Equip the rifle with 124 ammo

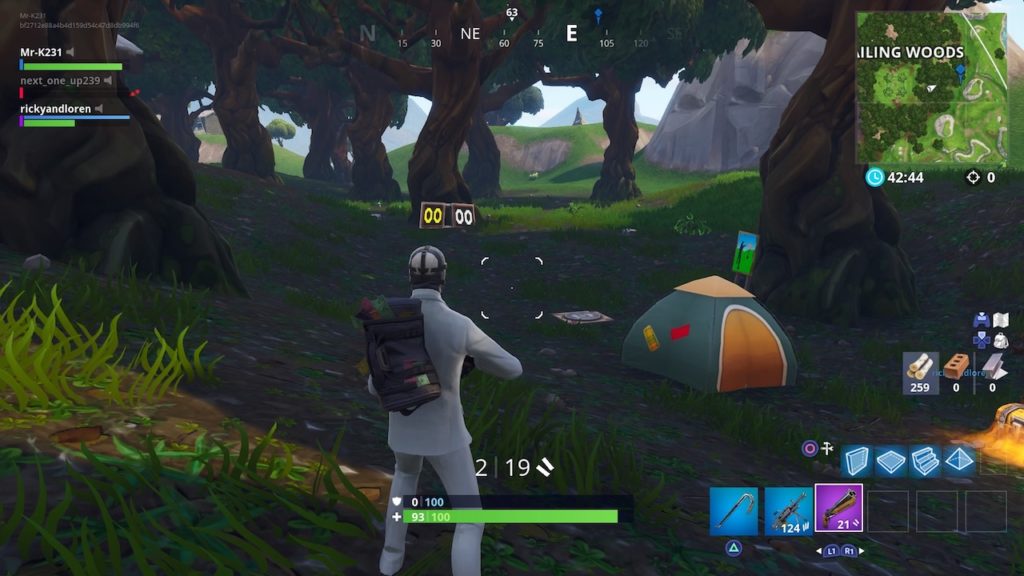coord(788,510)
